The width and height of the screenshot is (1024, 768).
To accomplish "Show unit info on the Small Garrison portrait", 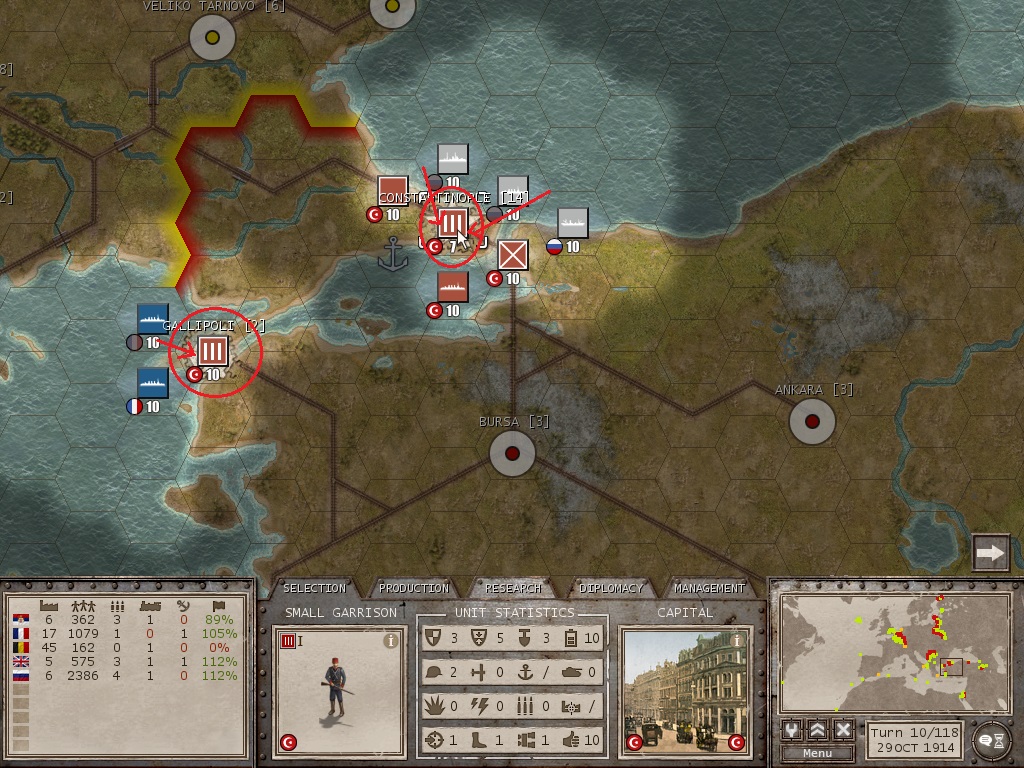I will pos(391,642).
